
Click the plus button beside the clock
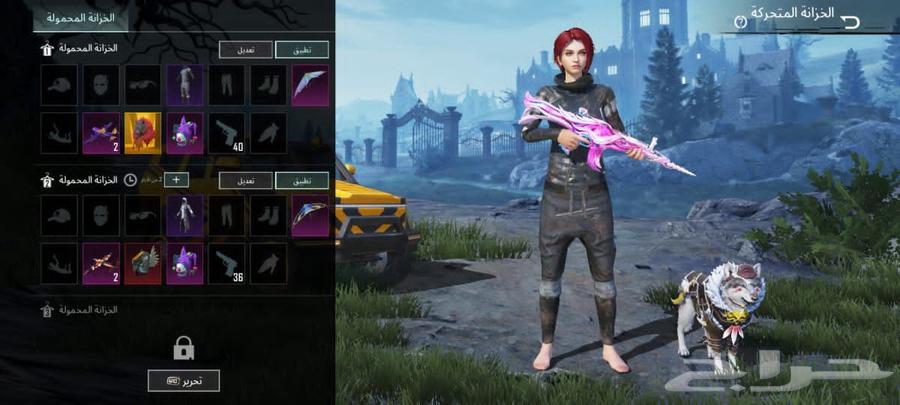(x=176, y=180)
